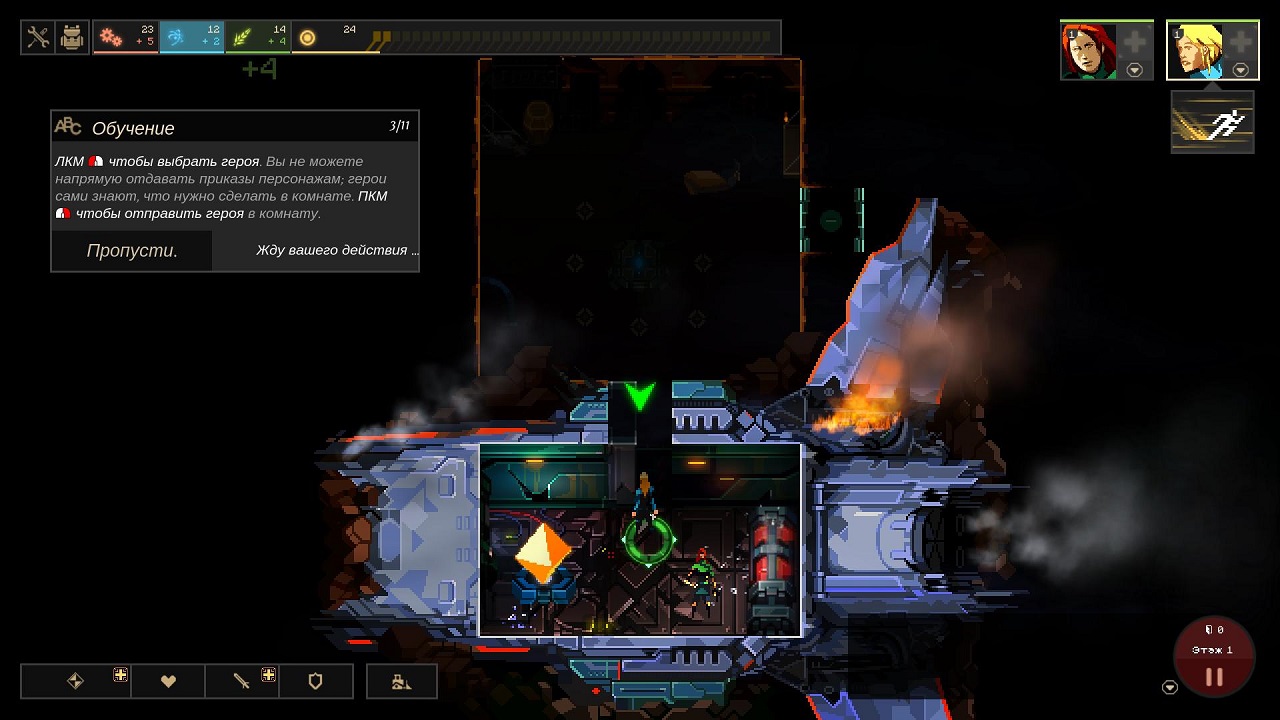Open the small arrow next to the floor indicator
The image size is (1280, 720).
pos(1170,687)
